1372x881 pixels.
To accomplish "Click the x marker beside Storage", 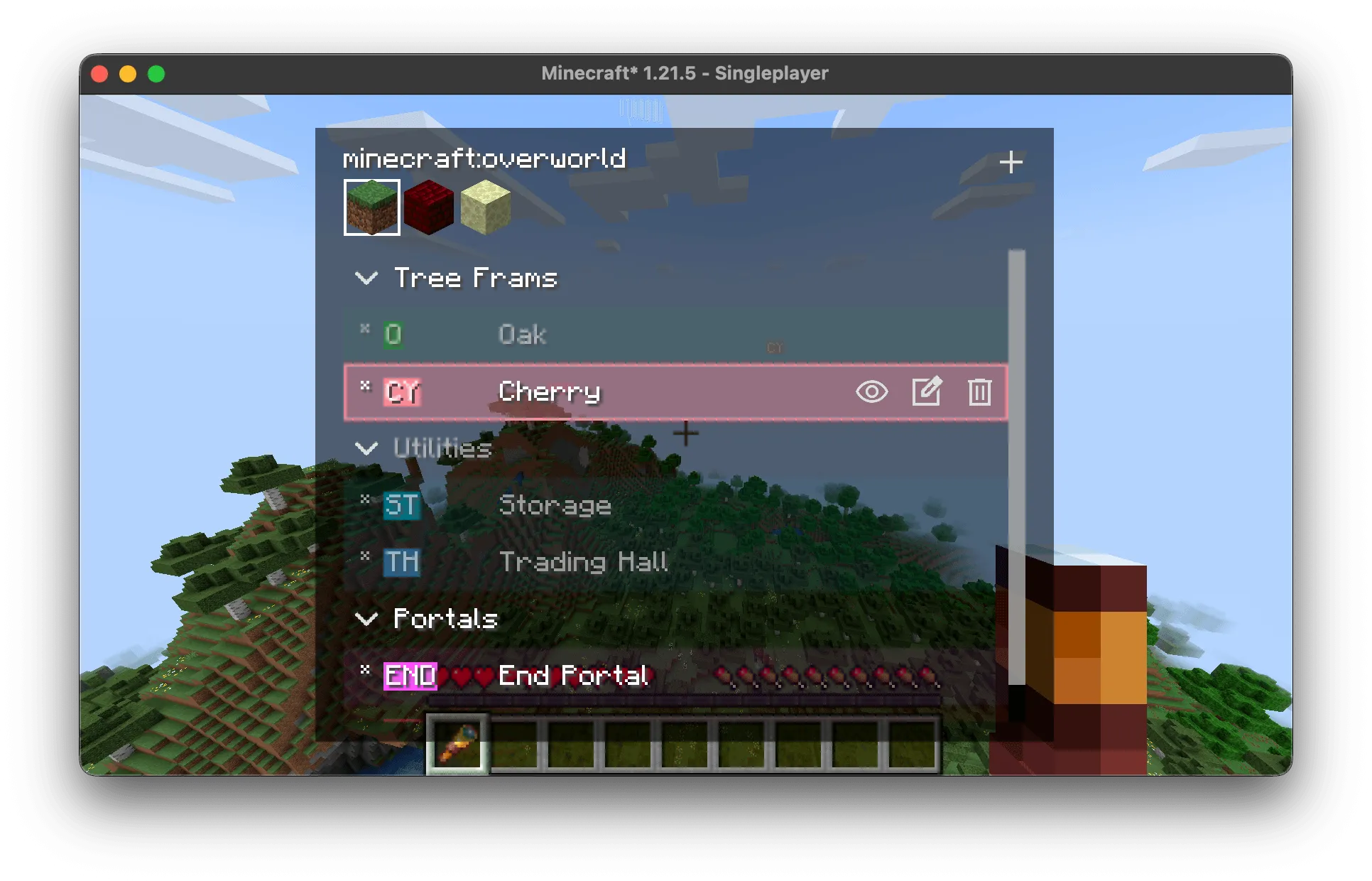I will [365, 499].
